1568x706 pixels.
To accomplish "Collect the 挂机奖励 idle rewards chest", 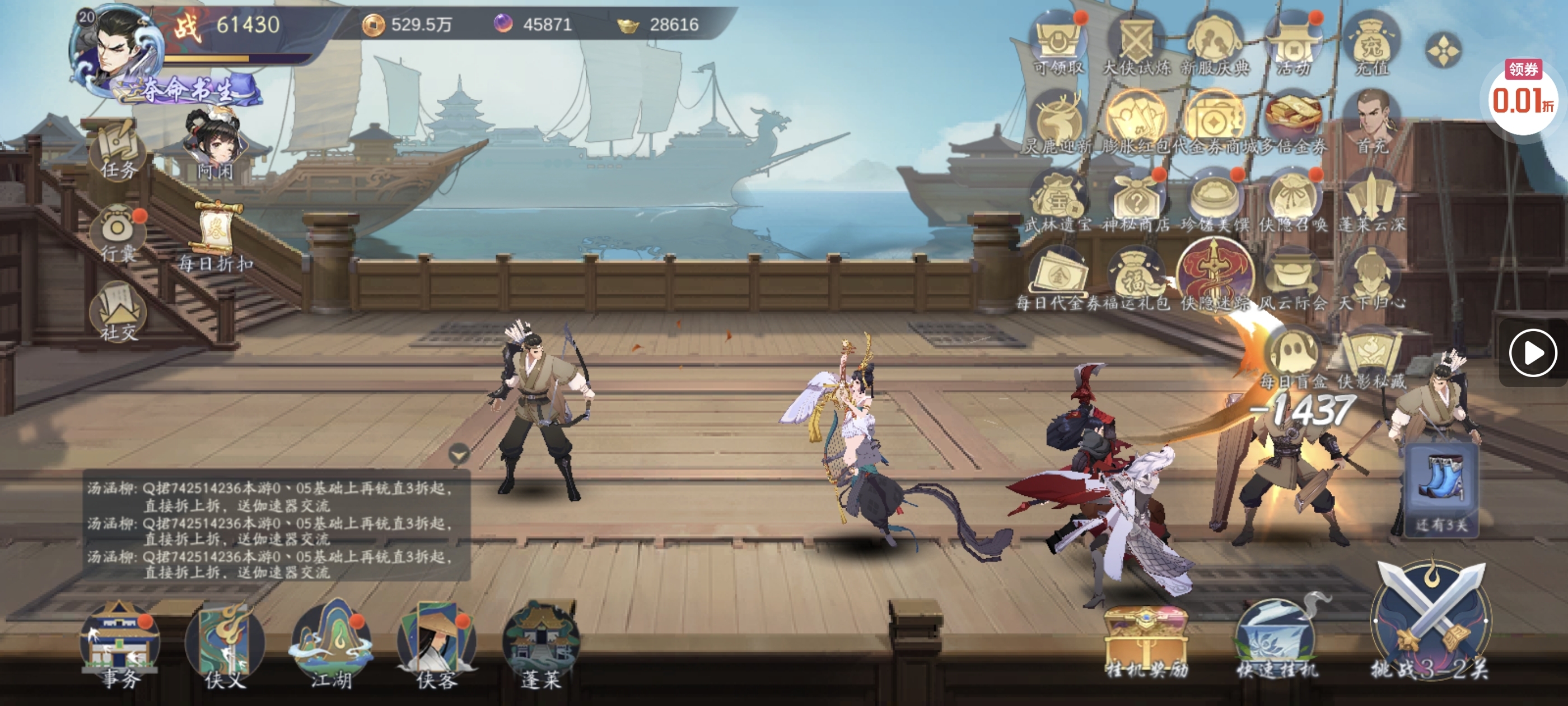I will pyautogui.click(x=1146, y=641).
